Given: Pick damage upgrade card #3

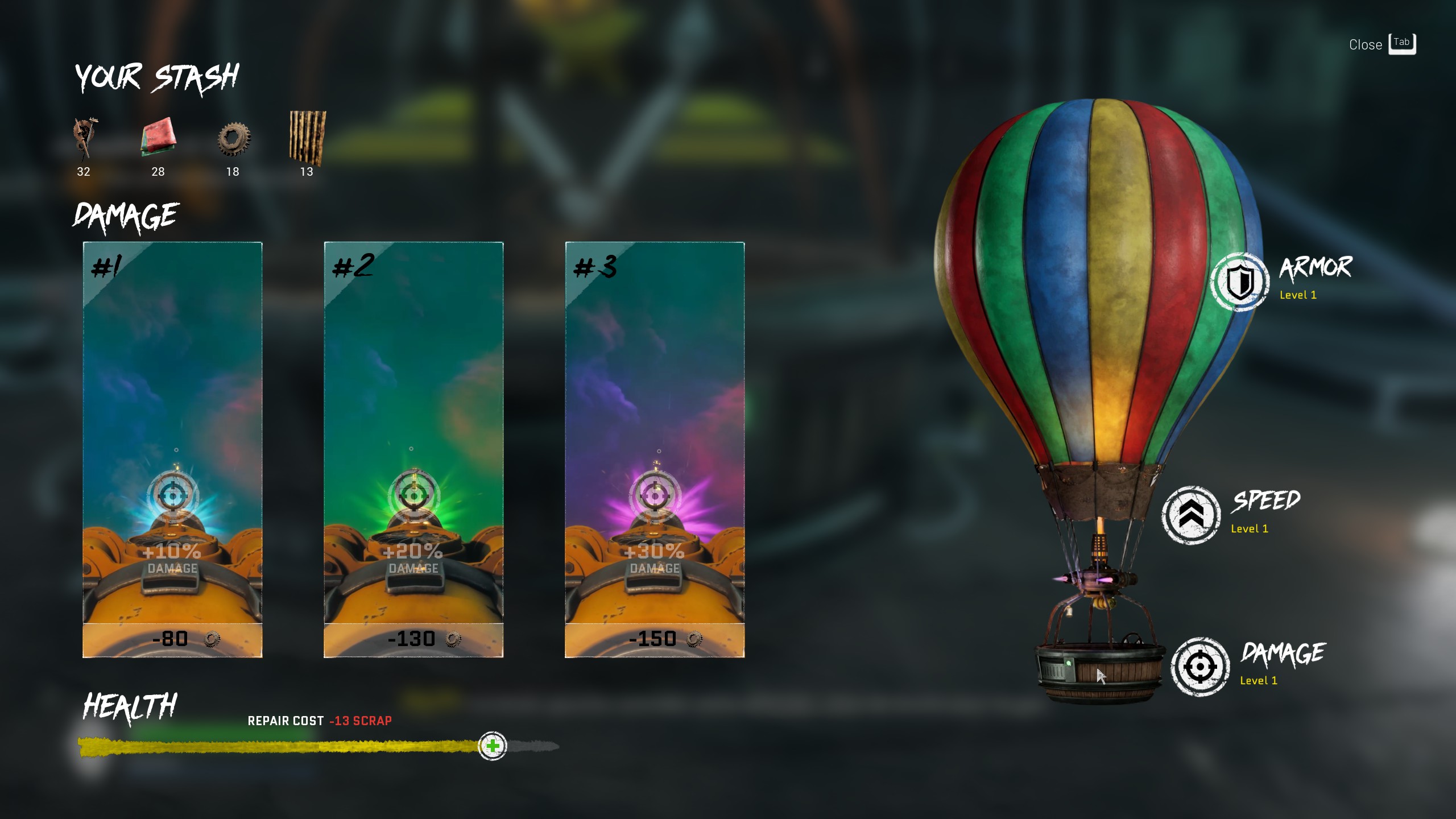Looking at the screenshot, I should 655,449.
